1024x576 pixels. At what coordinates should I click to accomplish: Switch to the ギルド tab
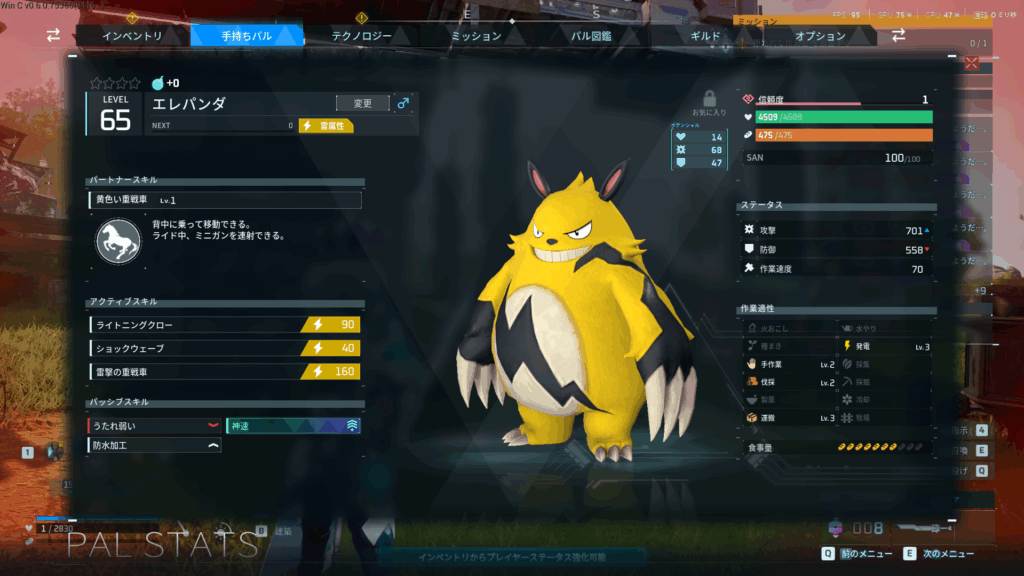coord(705,36)
